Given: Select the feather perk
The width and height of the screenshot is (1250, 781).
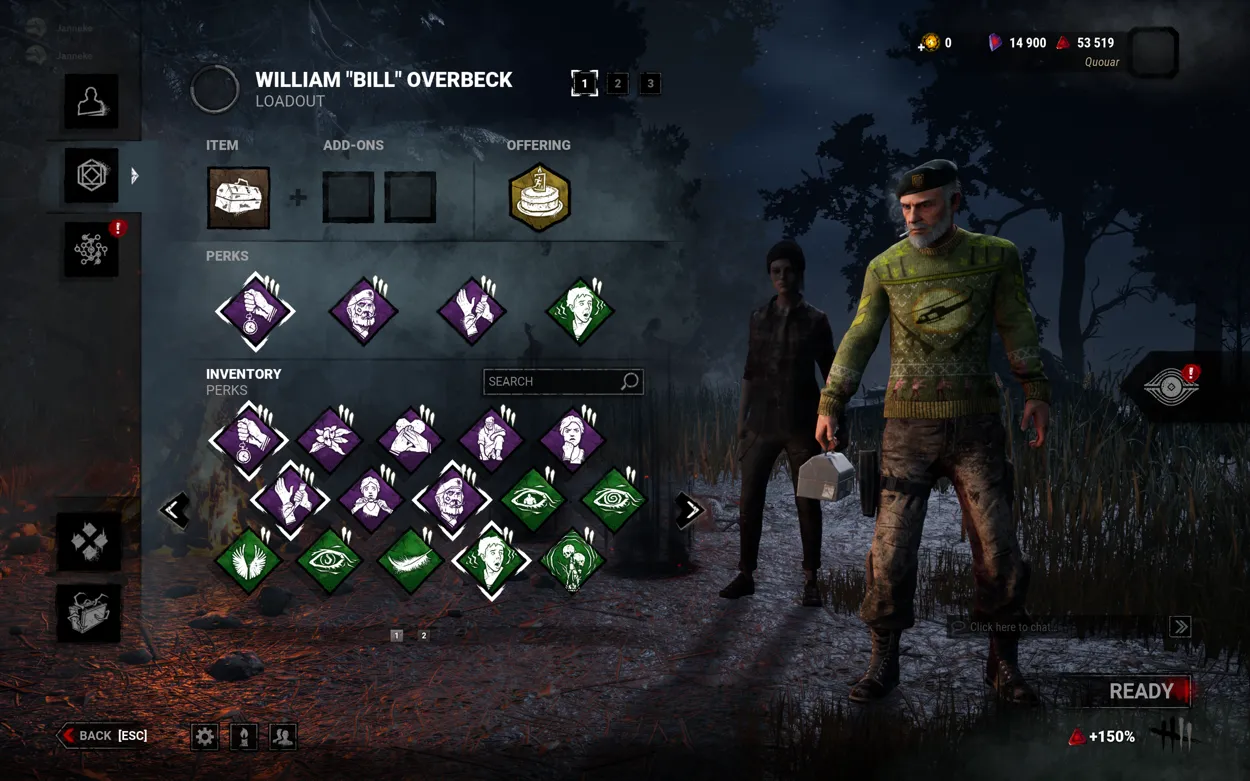Looking at the screenshot, I should point(410,561).
